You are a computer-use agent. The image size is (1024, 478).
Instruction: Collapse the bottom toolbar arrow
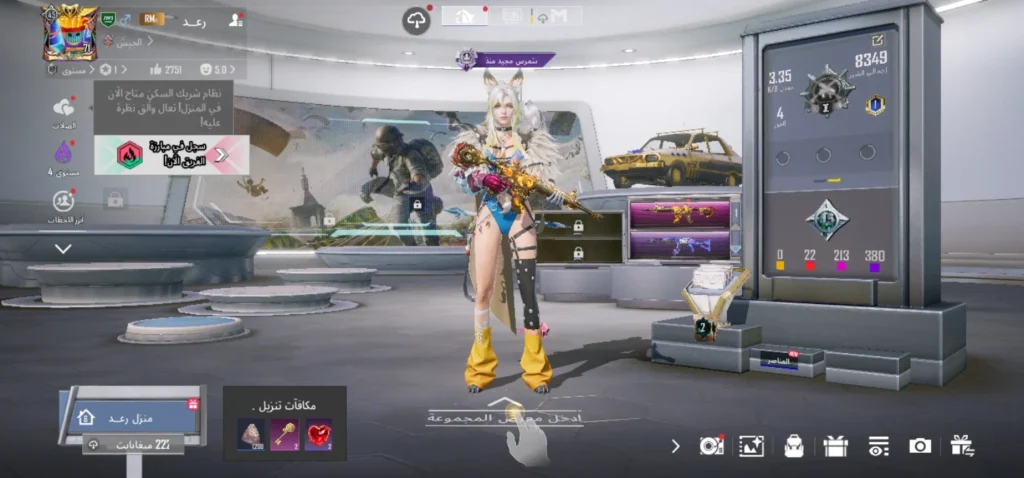pyautogui.click(x=675, y=446)
